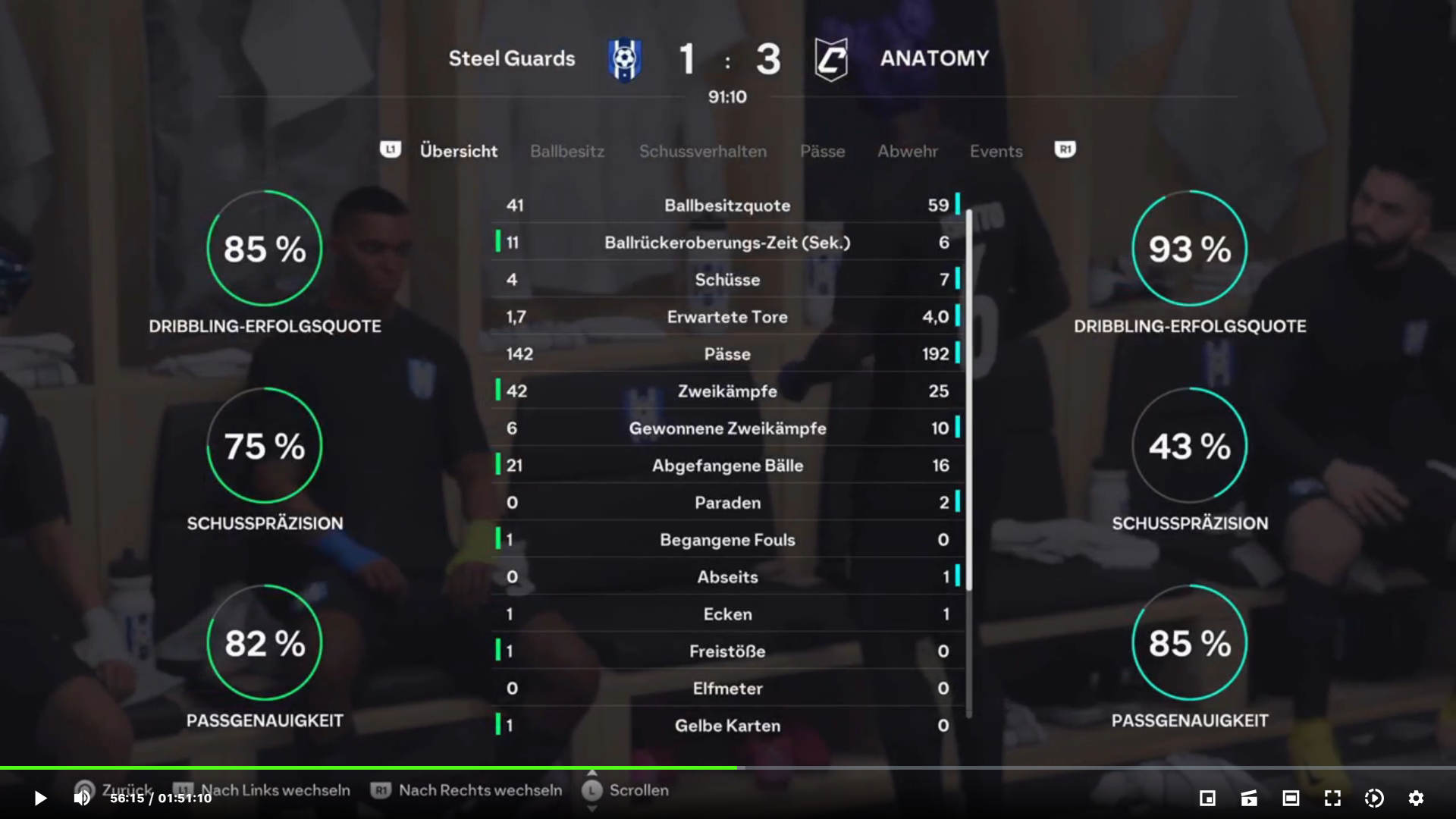The image size is (1456, 819).
Task: Play the video
Action: point(40,798)
